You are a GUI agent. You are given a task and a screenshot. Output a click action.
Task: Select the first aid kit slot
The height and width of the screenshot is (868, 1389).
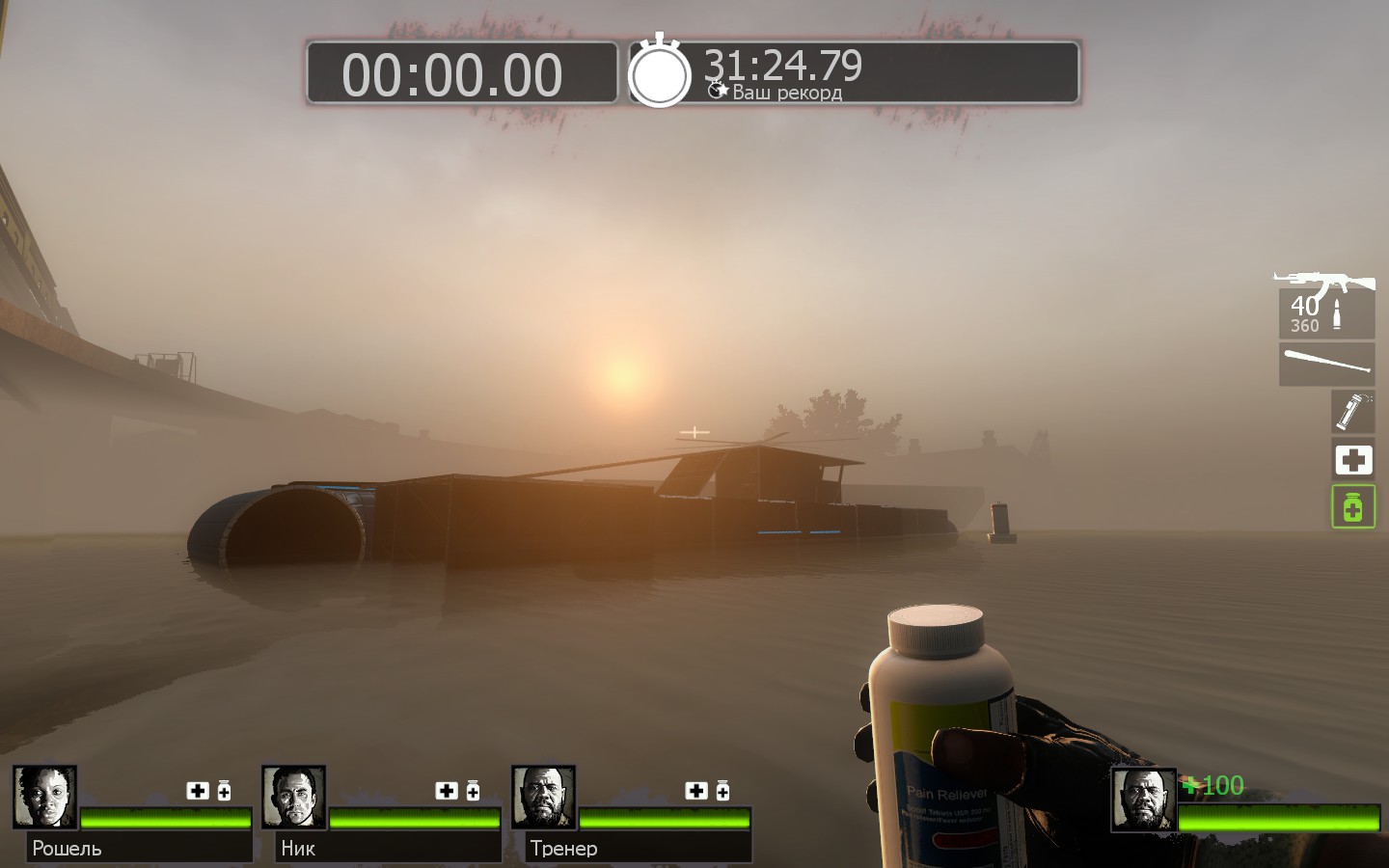point(1352,460)
